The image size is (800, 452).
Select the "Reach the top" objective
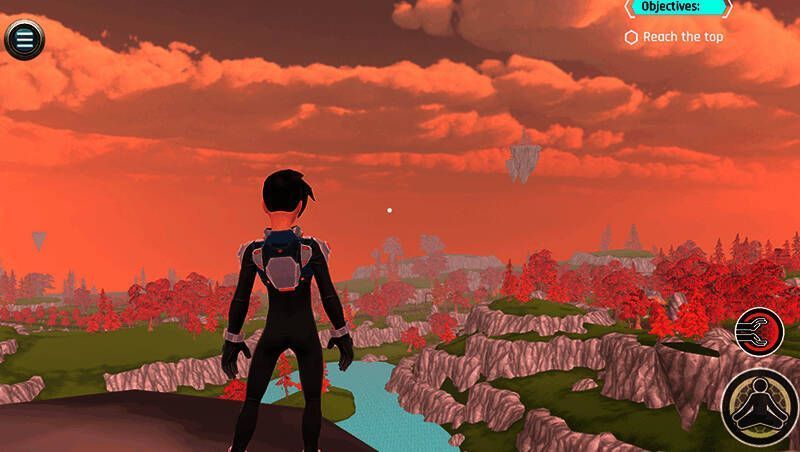point(674,37)
